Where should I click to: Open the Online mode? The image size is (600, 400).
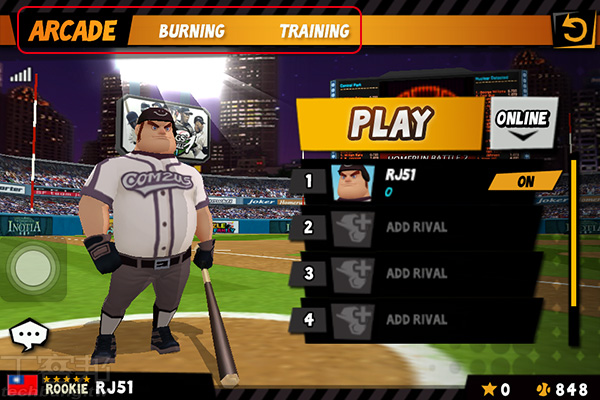(522, 120)
